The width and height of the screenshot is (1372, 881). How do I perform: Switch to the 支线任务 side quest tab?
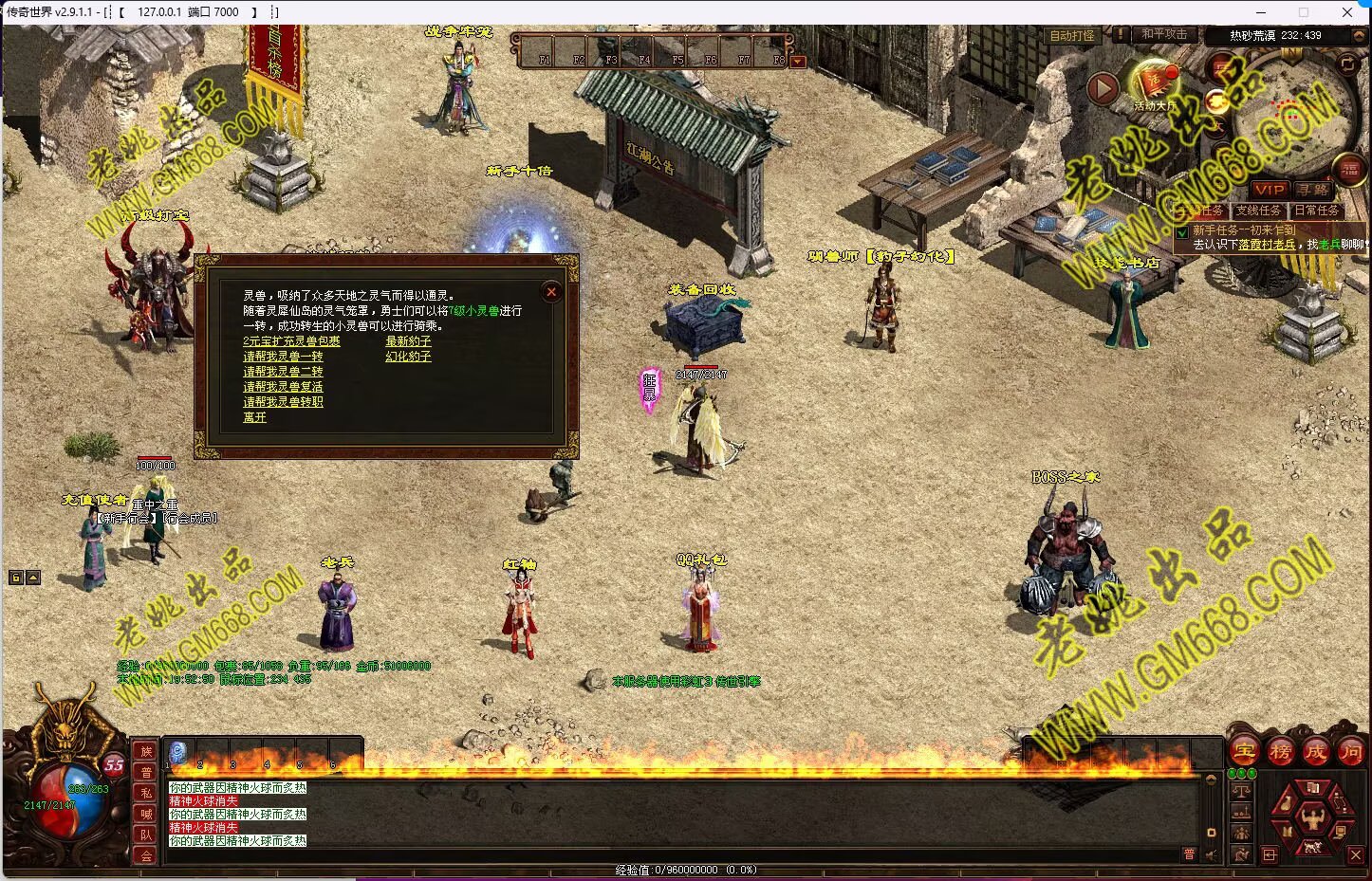pyautogui.click(x=1258, y=211)
